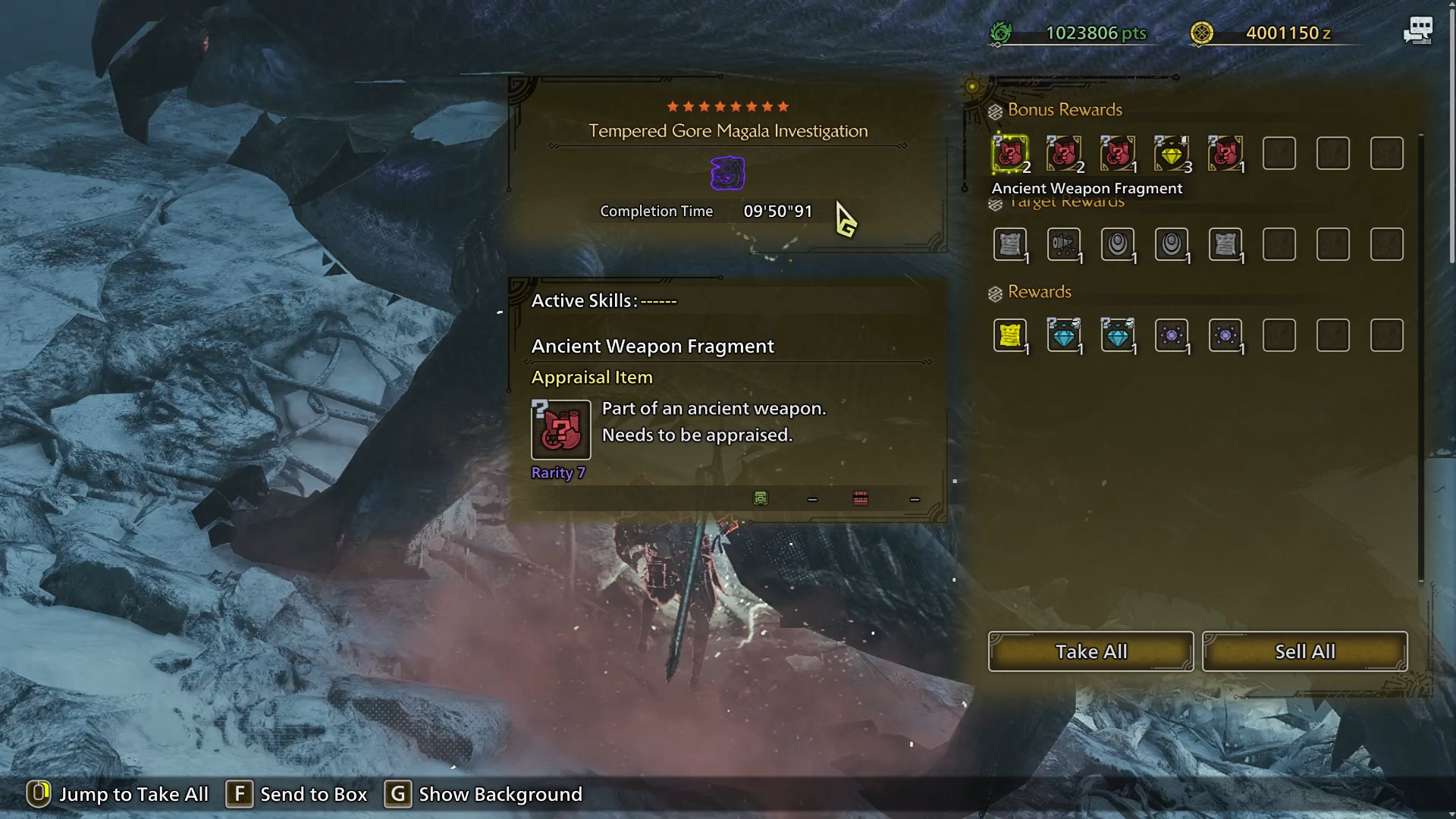1456x819 pixels.
Task: Sell all quest rewards
Action: (x=1304, y=651)
